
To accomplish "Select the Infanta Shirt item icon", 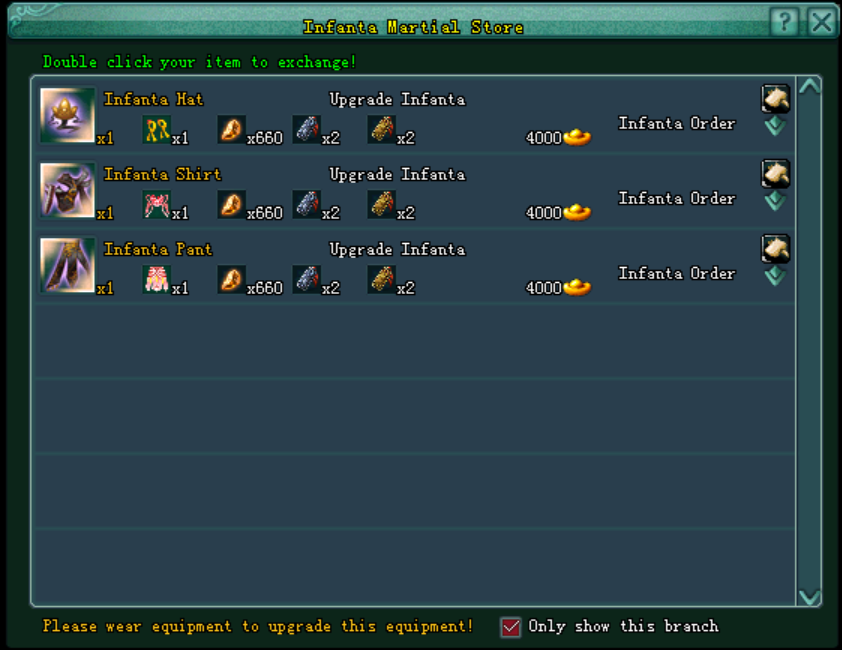I will pos(67,190).
